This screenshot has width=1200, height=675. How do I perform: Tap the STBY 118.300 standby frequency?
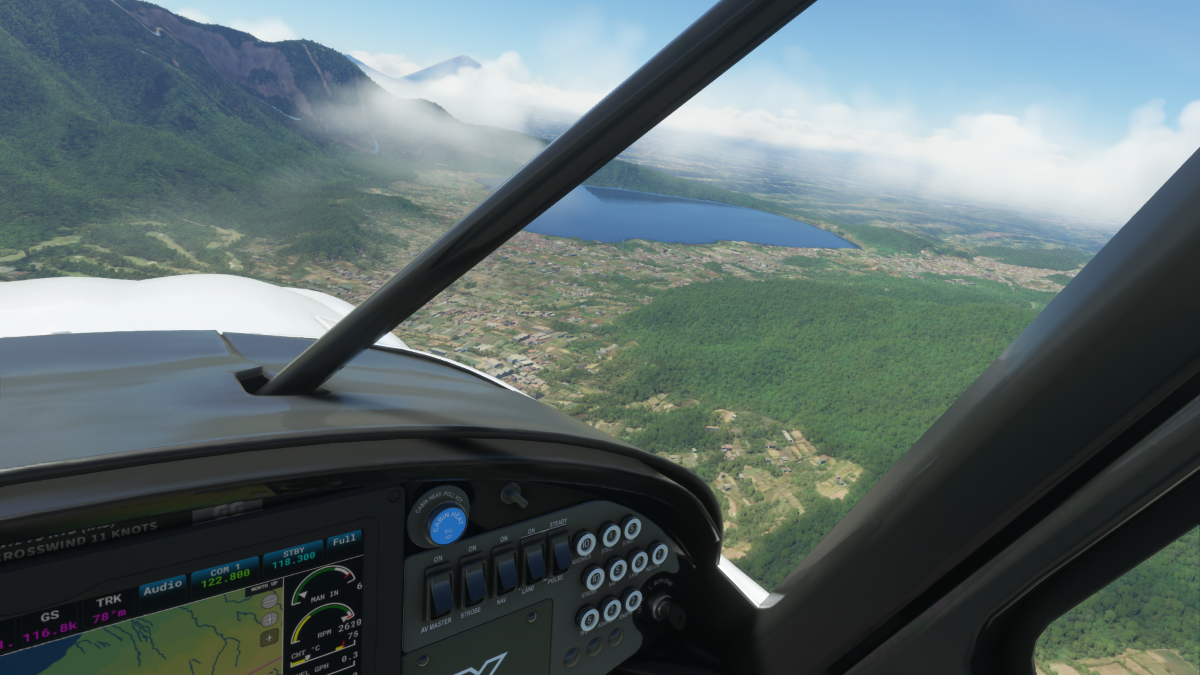[293, 555]
